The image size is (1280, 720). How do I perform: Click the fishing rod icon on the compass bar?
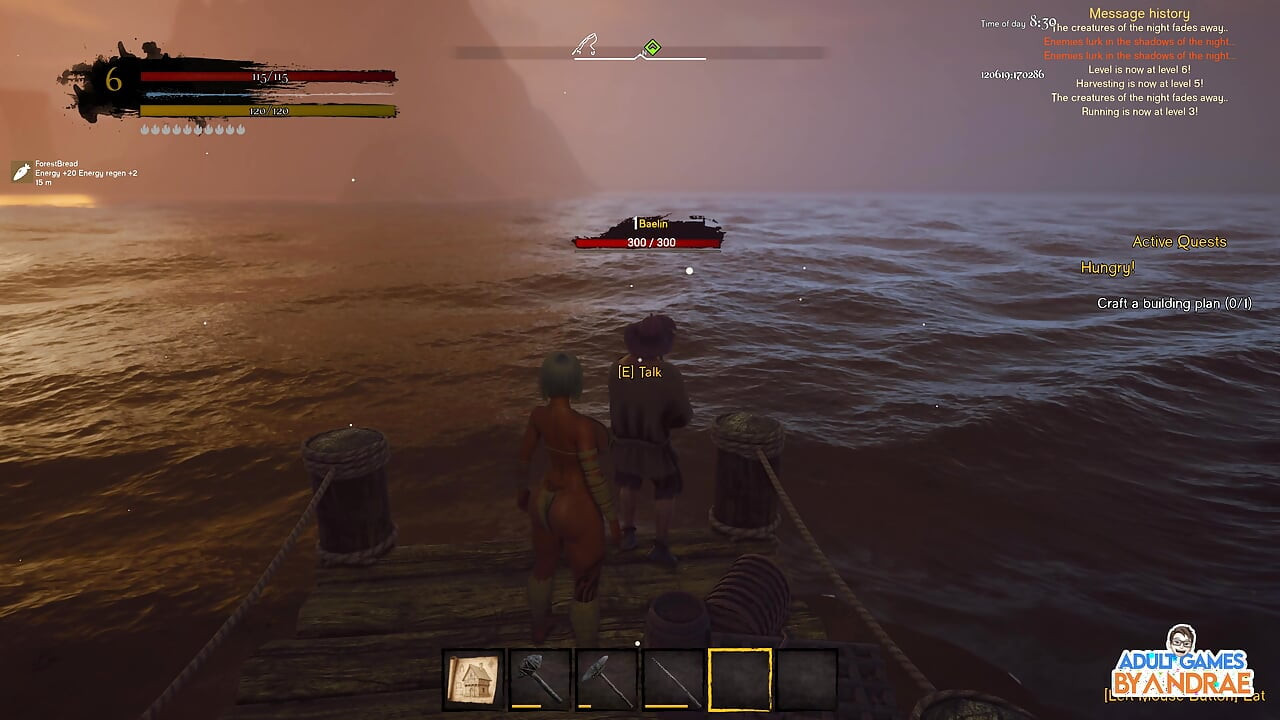(585, 44)
